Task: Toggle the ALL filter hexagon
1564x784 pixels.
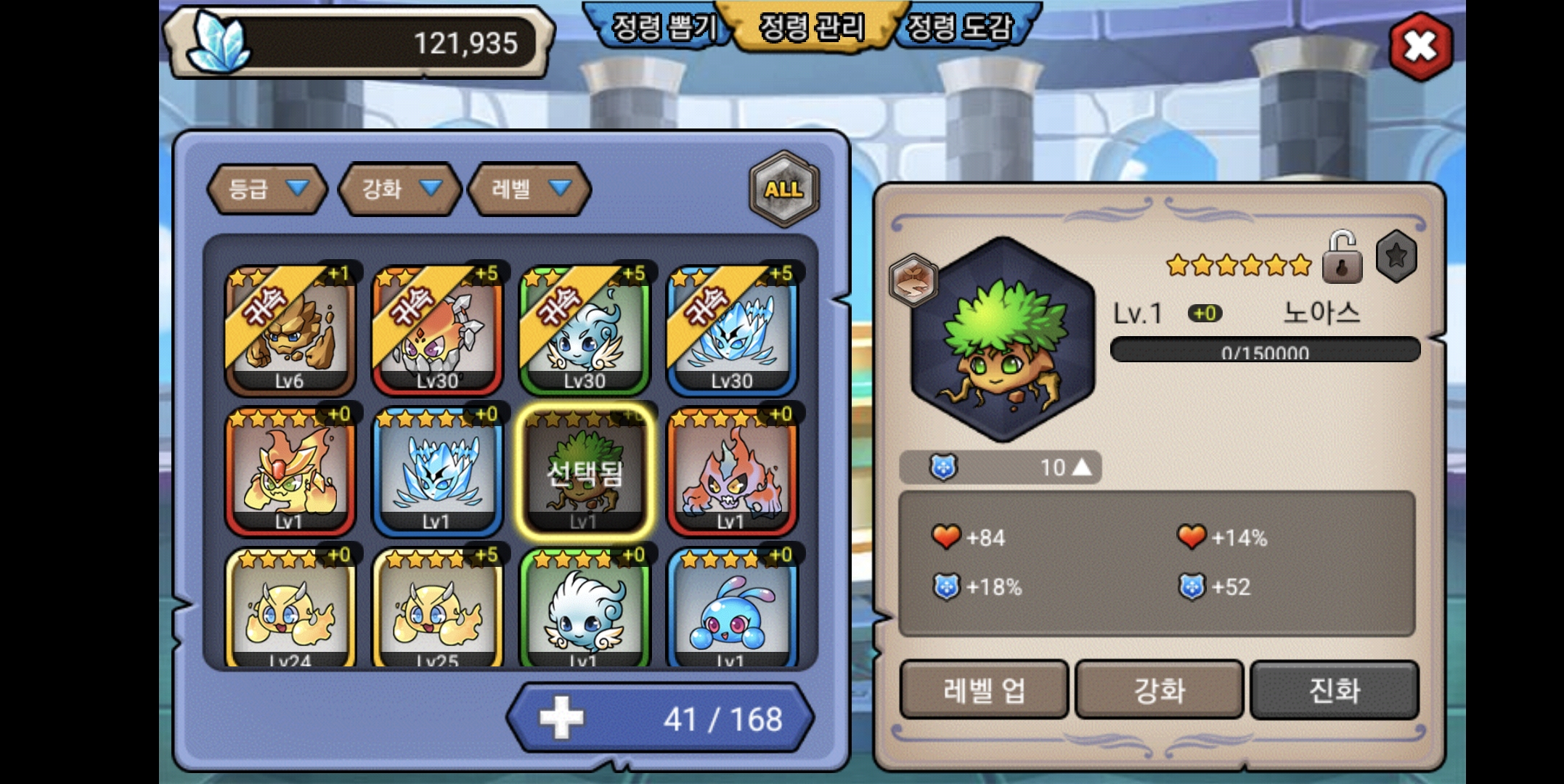Action: coord(783,189)
